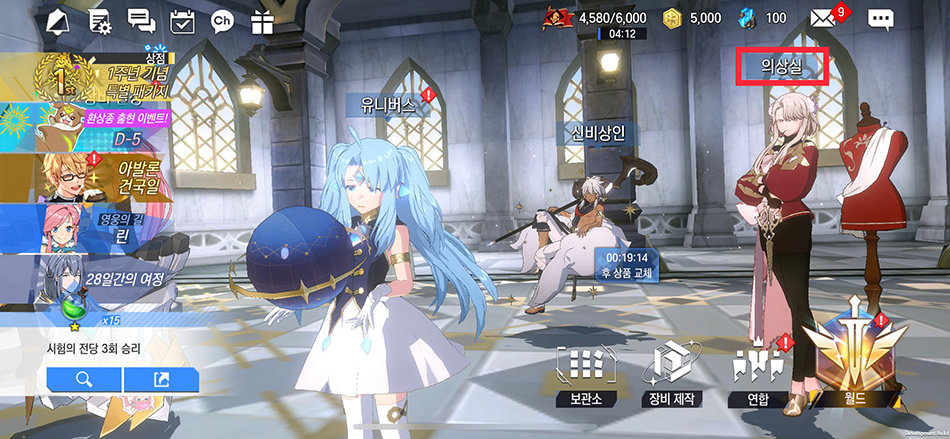Visit the 신비상인 mystery merchant

597,133
